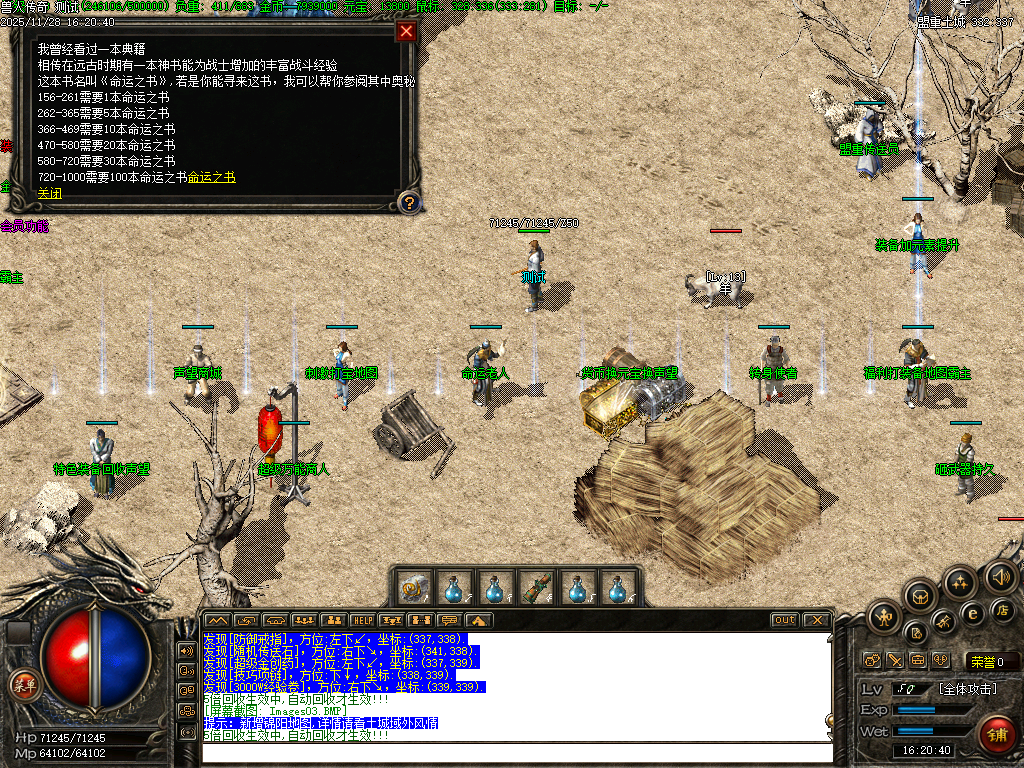
Task: Choose the 关闭 dialogue option
Action: coord(49,193)
